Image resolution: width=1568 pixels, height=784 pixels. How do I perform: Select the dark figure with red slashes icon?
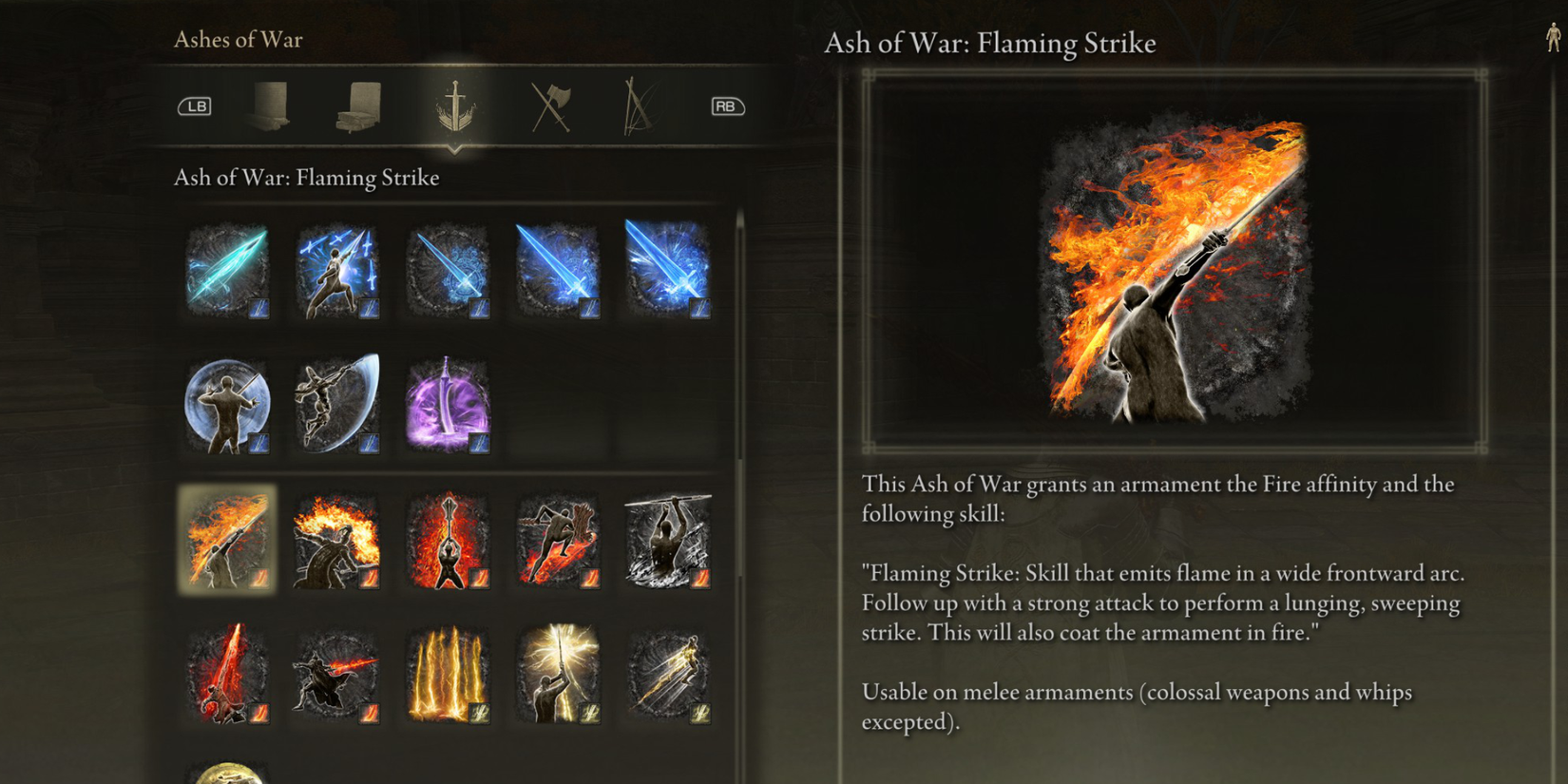(337, 675)
